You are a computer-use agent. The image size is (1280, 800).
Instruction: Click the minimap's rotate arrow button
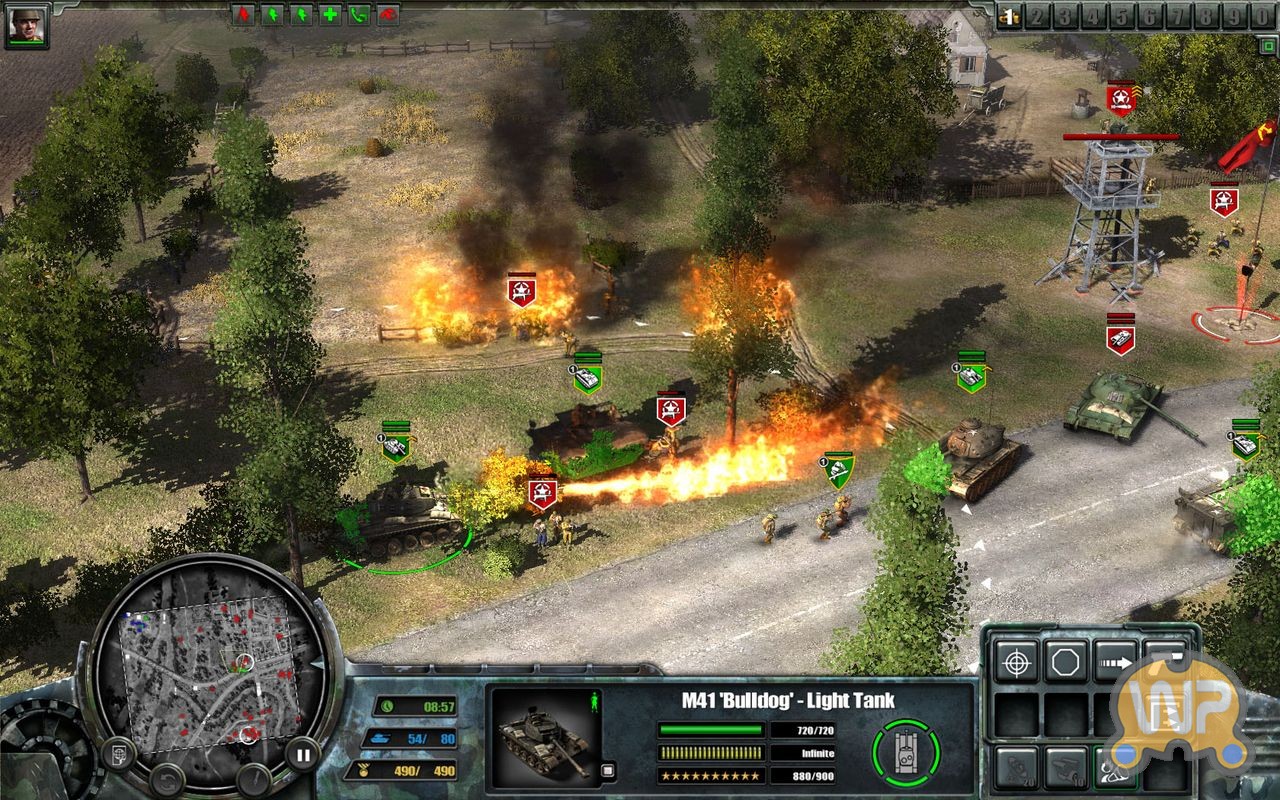167,776
